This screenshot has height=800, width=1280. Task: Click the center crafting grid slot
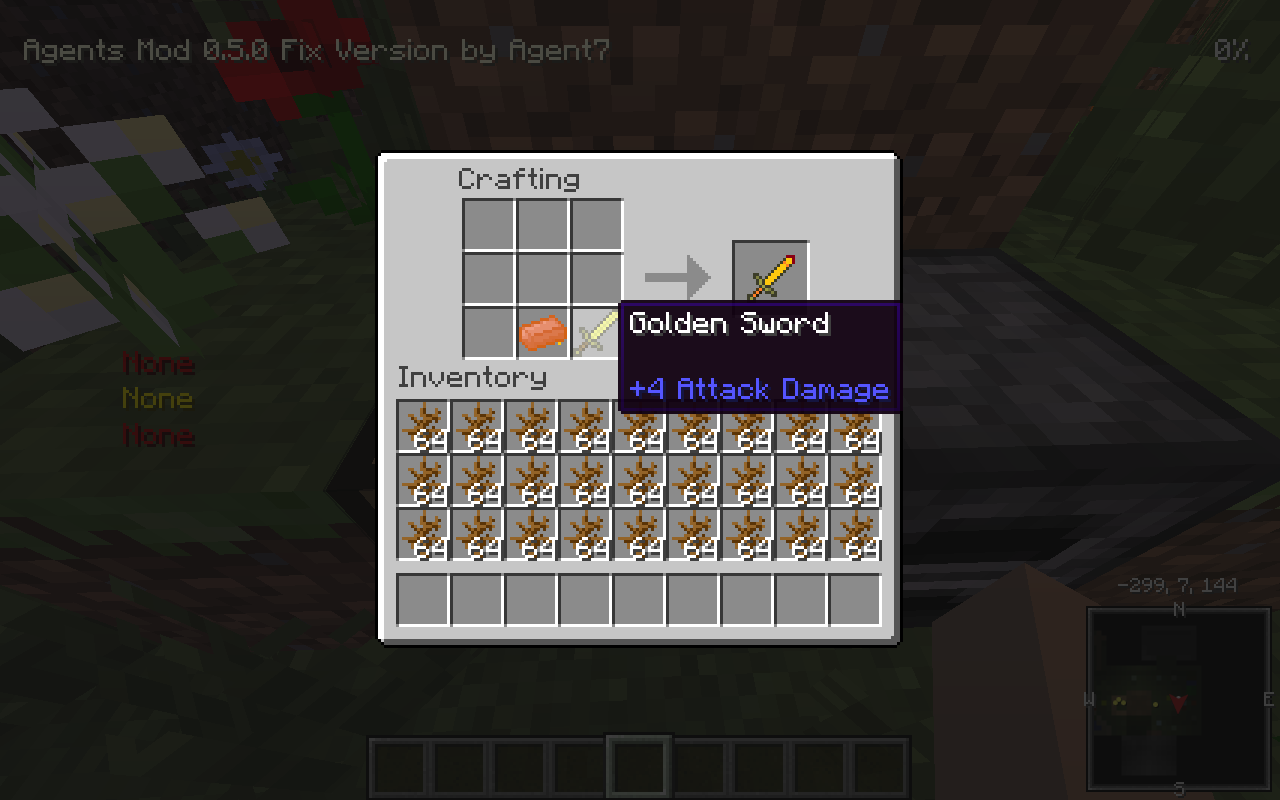coord(543,276)
